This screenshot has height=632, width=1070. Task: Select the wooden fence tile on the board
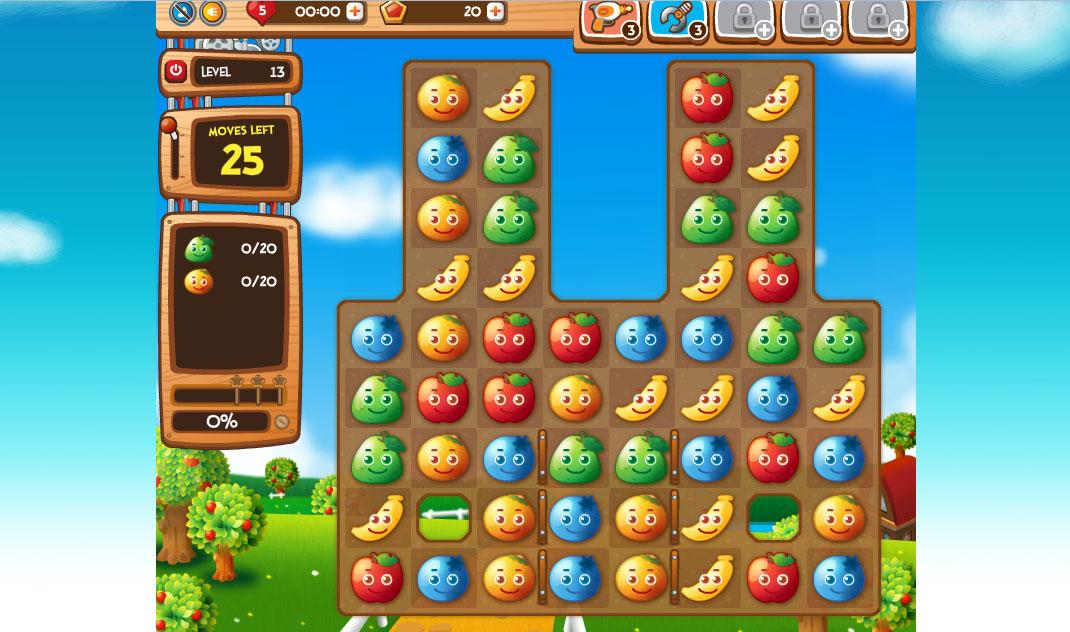click(x=443, y=518)
